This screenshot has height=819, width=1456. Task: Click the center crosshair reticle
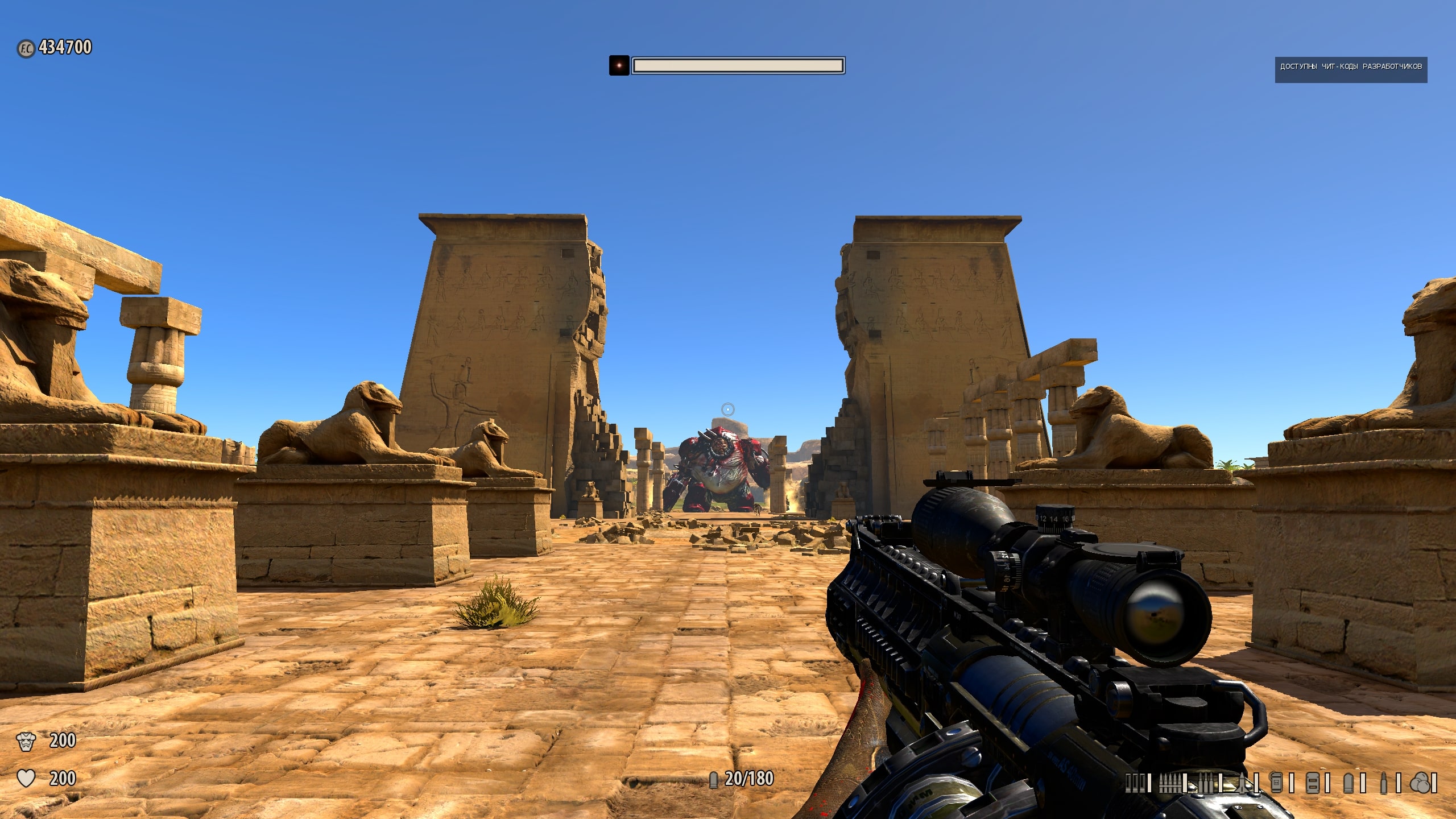pyautogui.click(x=728, y=409)
